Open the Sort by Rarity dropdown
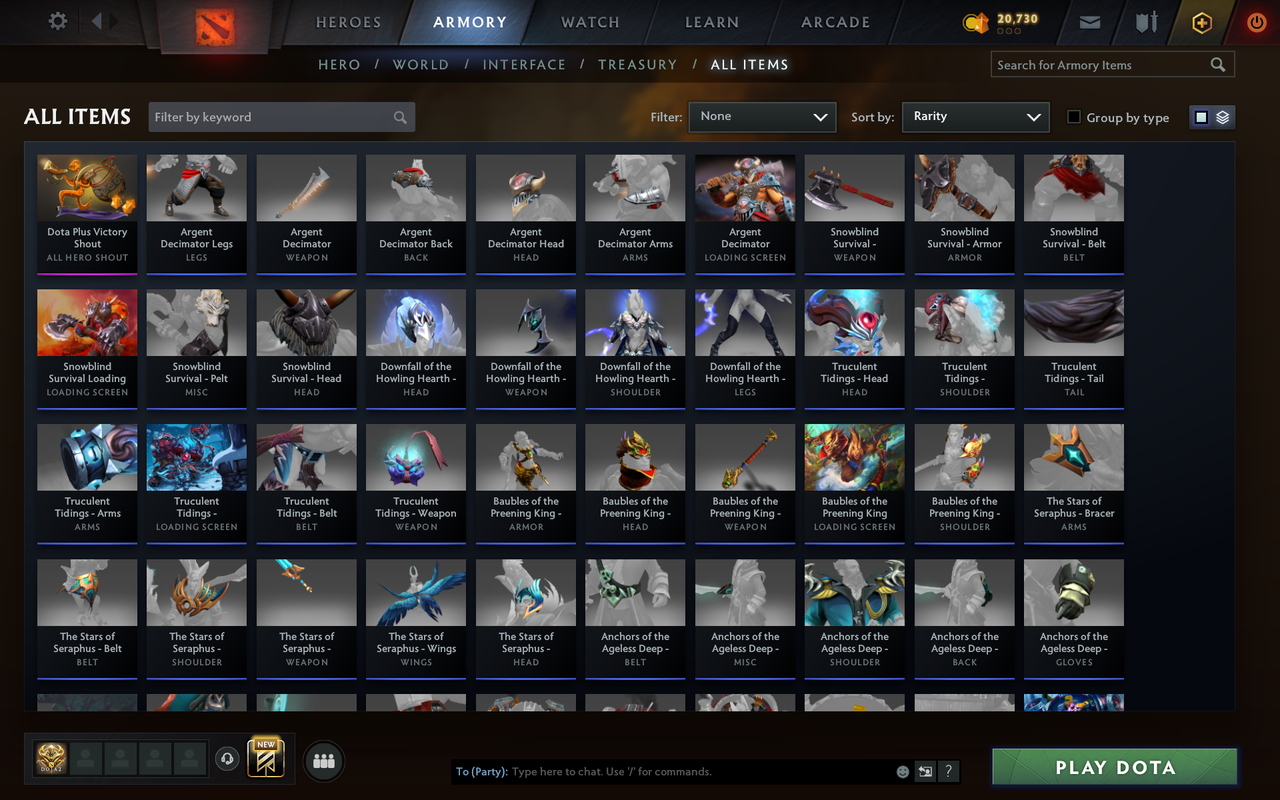1280x800 pixels. tap(975, 117)
